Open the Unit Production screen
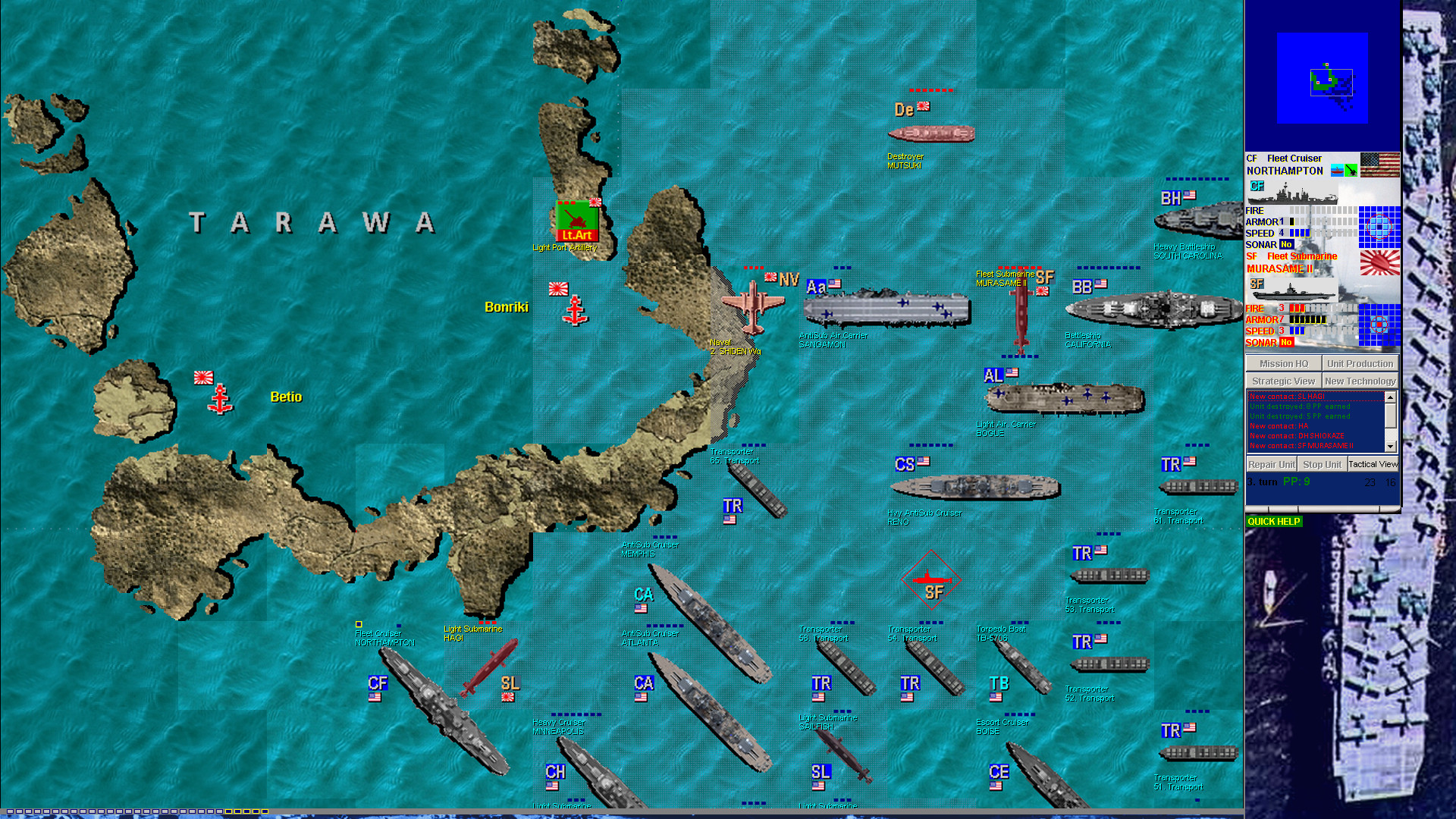This screenshot has height=819, width=1456. point(1361,363)
